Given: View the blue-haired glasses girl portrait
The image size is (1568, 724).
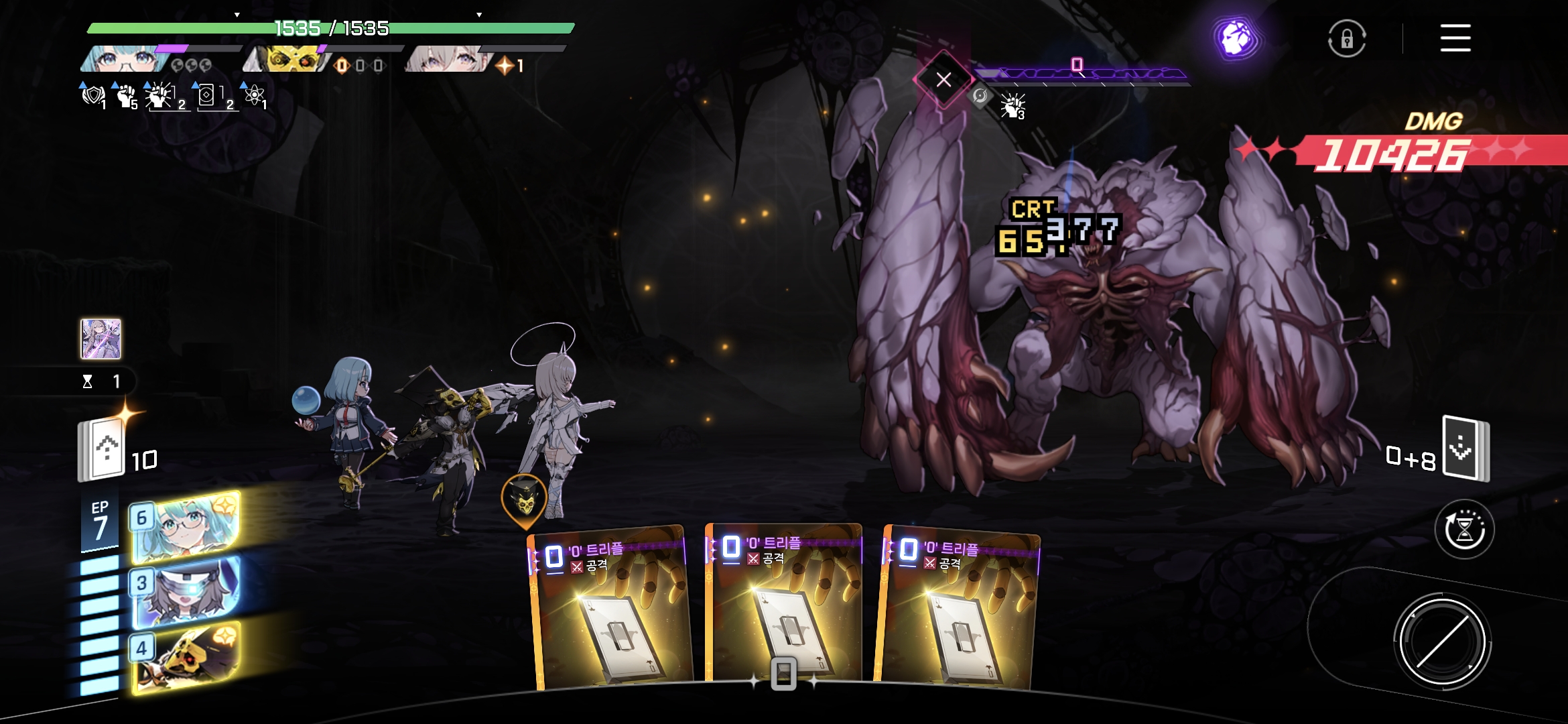Looking at the screenshot, I should point(124,60).
